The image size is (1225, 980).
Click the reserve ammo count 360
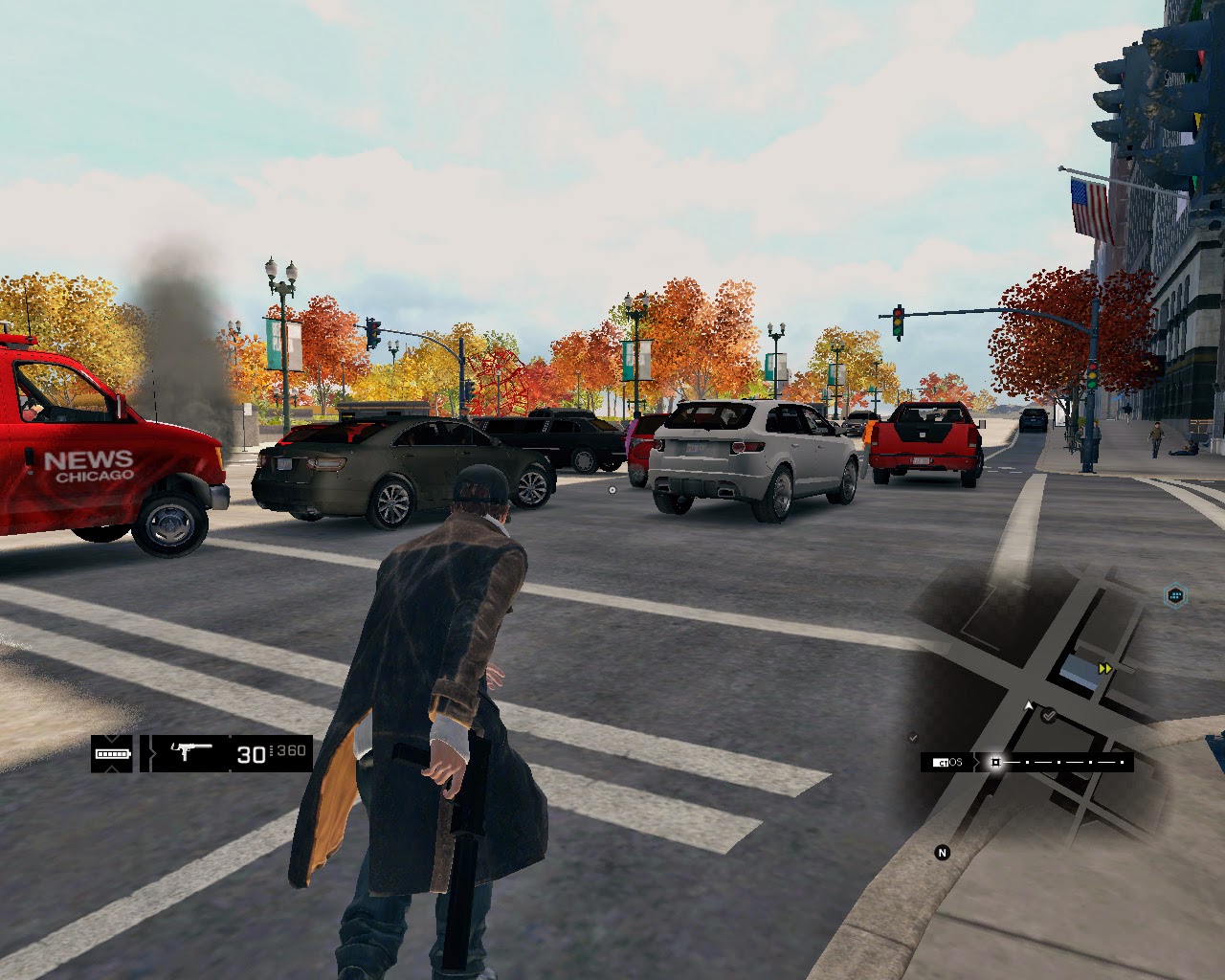pos(291,750)
